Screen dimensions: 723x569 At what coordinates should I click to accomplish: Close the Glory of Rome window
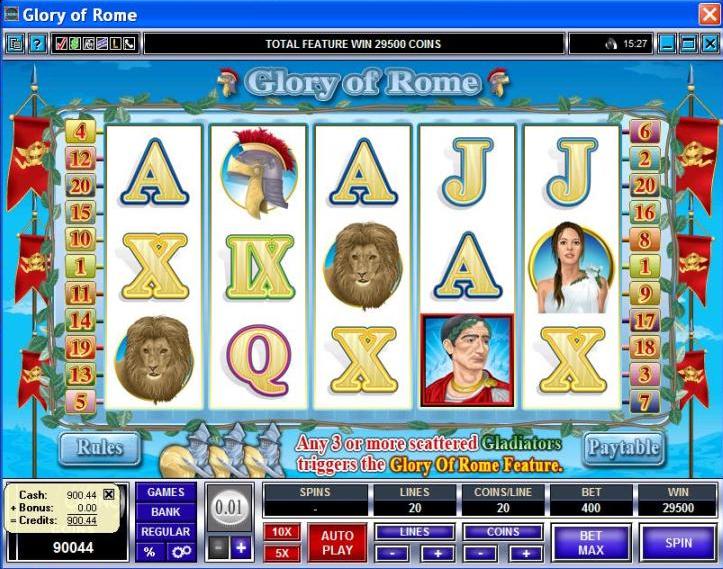pos(708,14)
